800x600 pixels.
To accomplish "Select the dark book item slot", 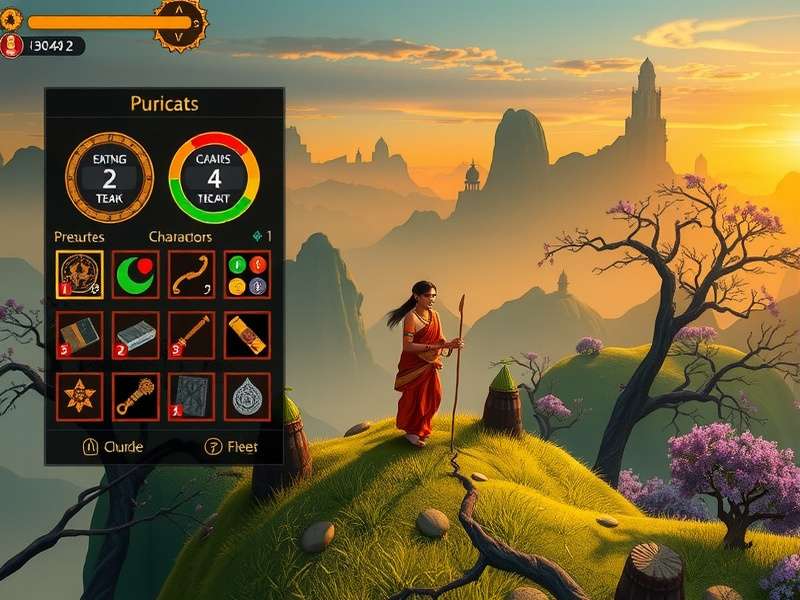I will [80, 335].
